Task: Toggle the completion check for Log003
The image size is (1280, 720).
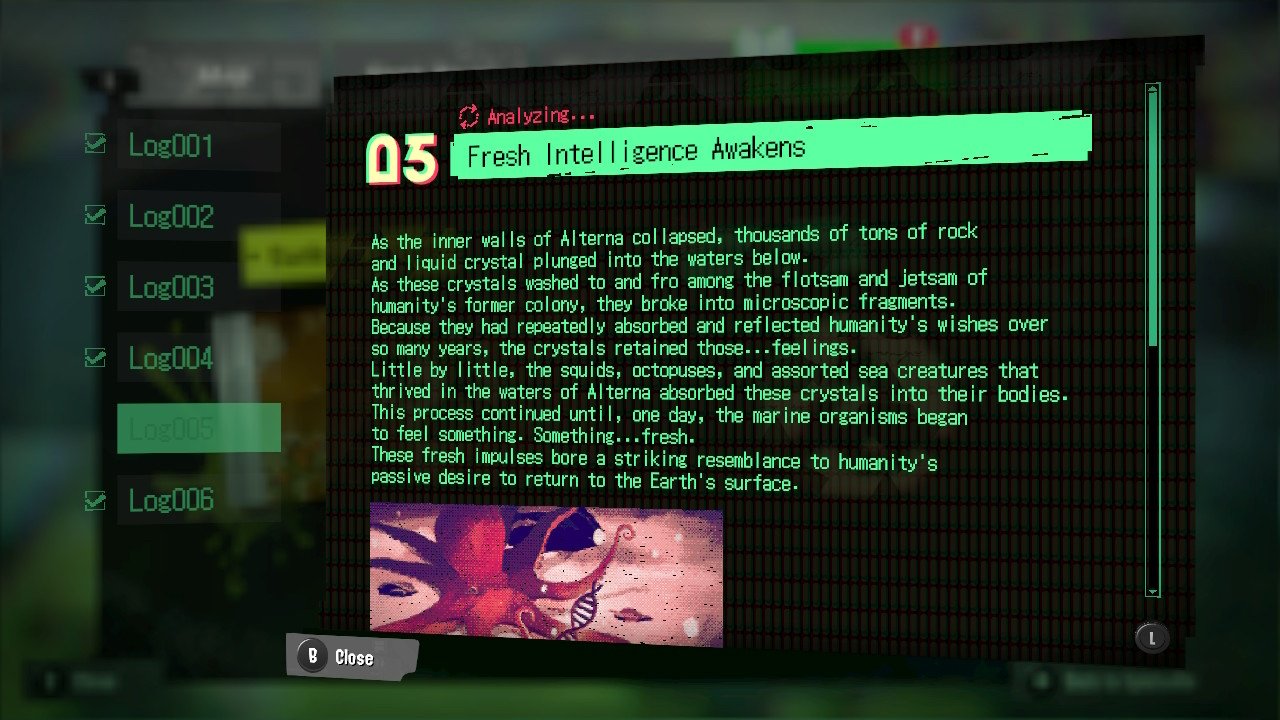Action: (x=95, y=286)
